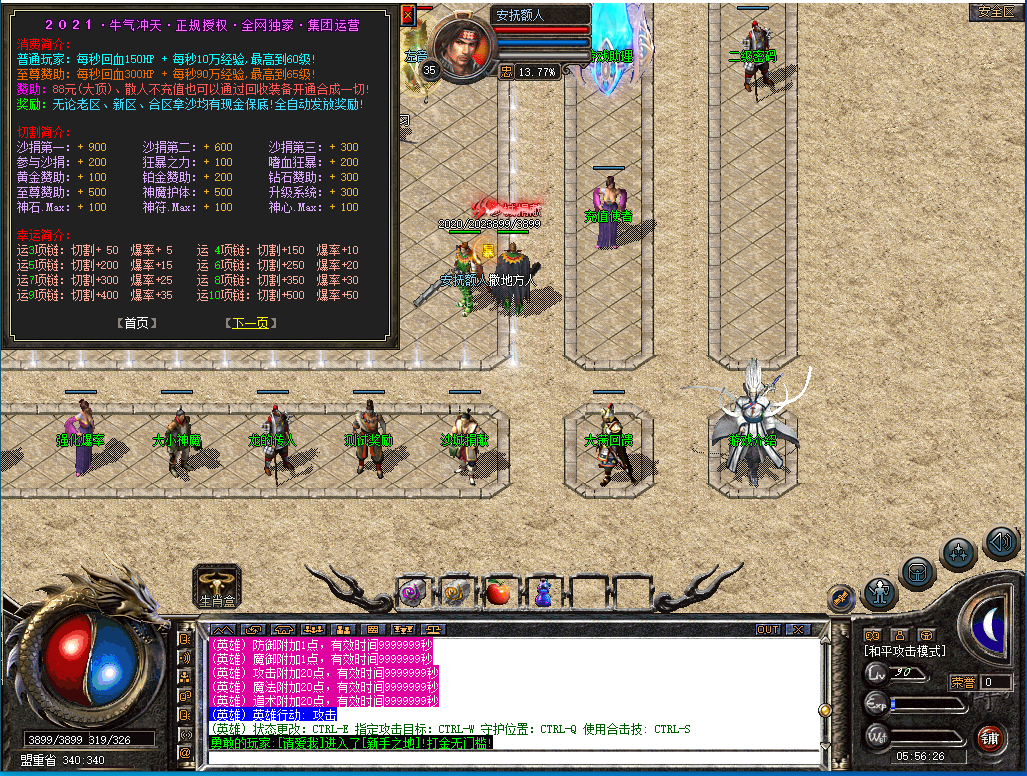
Task: Click the orange satellite icon
Action: point(842,598)
